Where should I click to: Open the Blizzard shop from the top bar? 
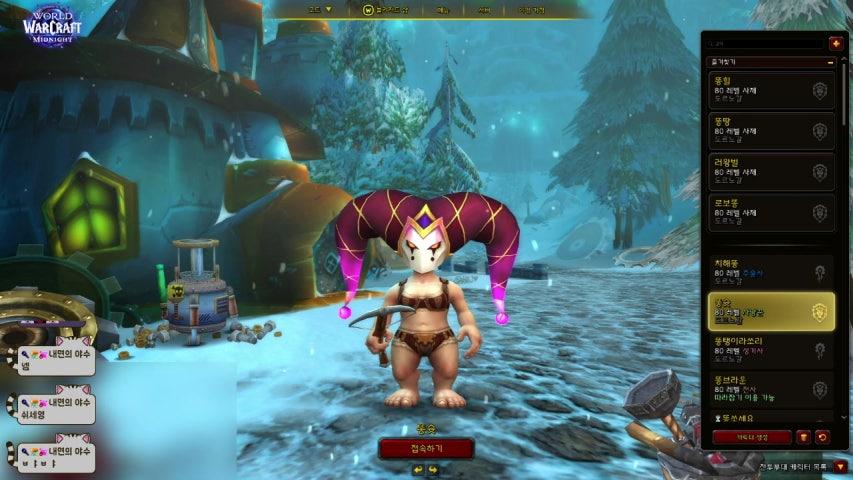[385, 9]
